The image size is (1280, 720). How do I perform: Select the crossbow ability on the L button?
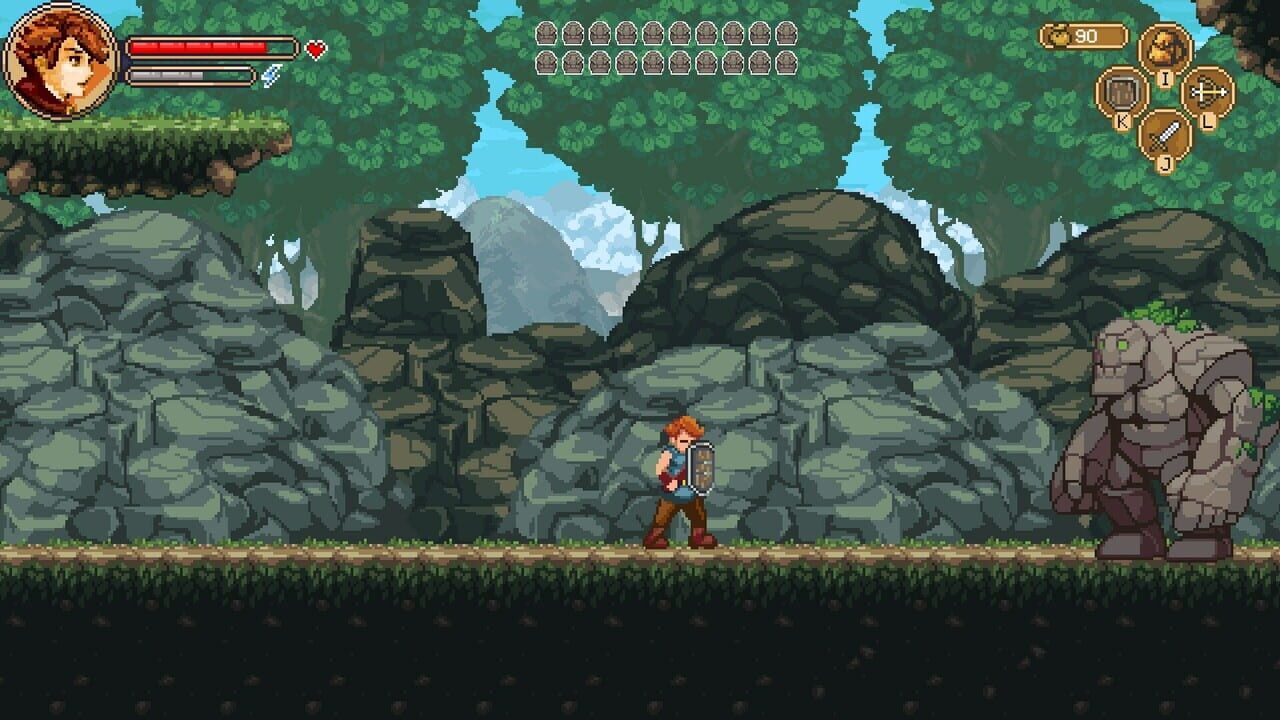(1207, 92)
